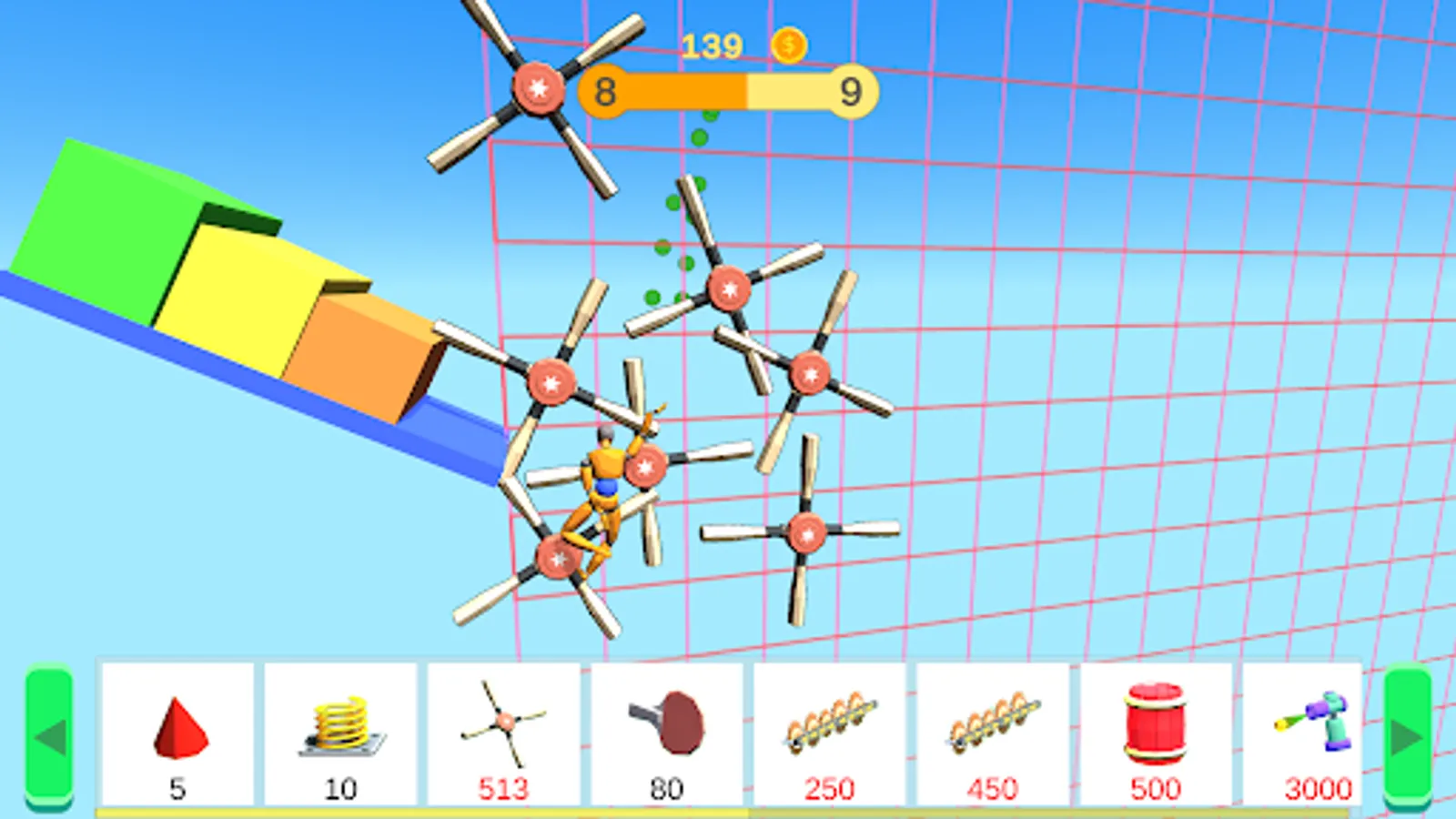
Task: Select the red cone item costing 5
Action: point(178,728)
